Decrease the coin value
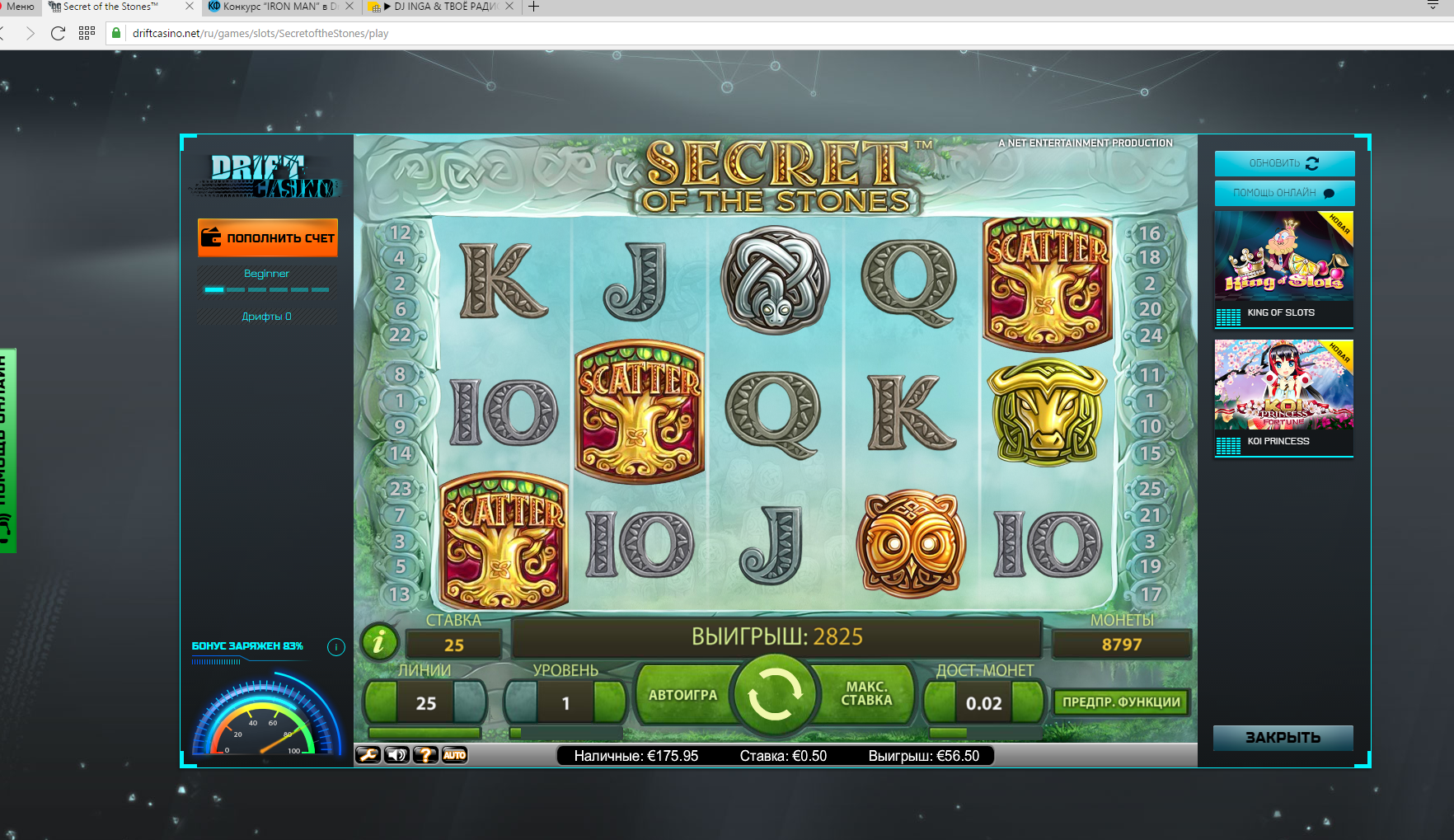 tap(940, 702)
